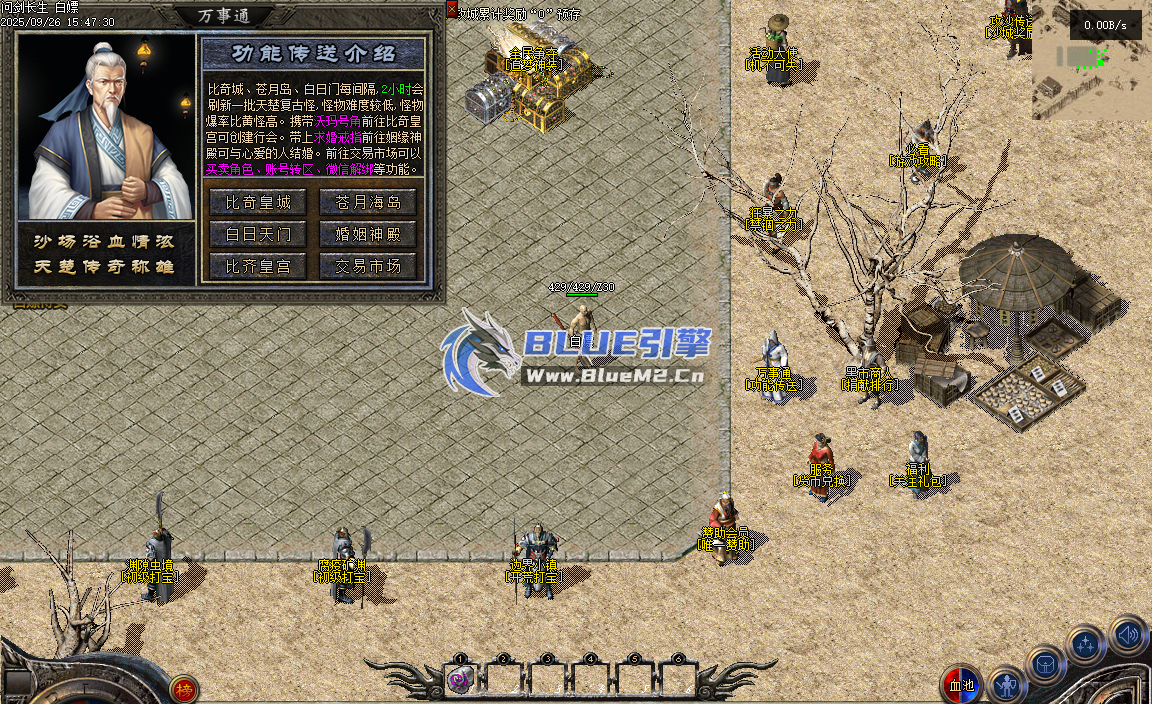Open the 榜 ranking button

pos(183,688)
